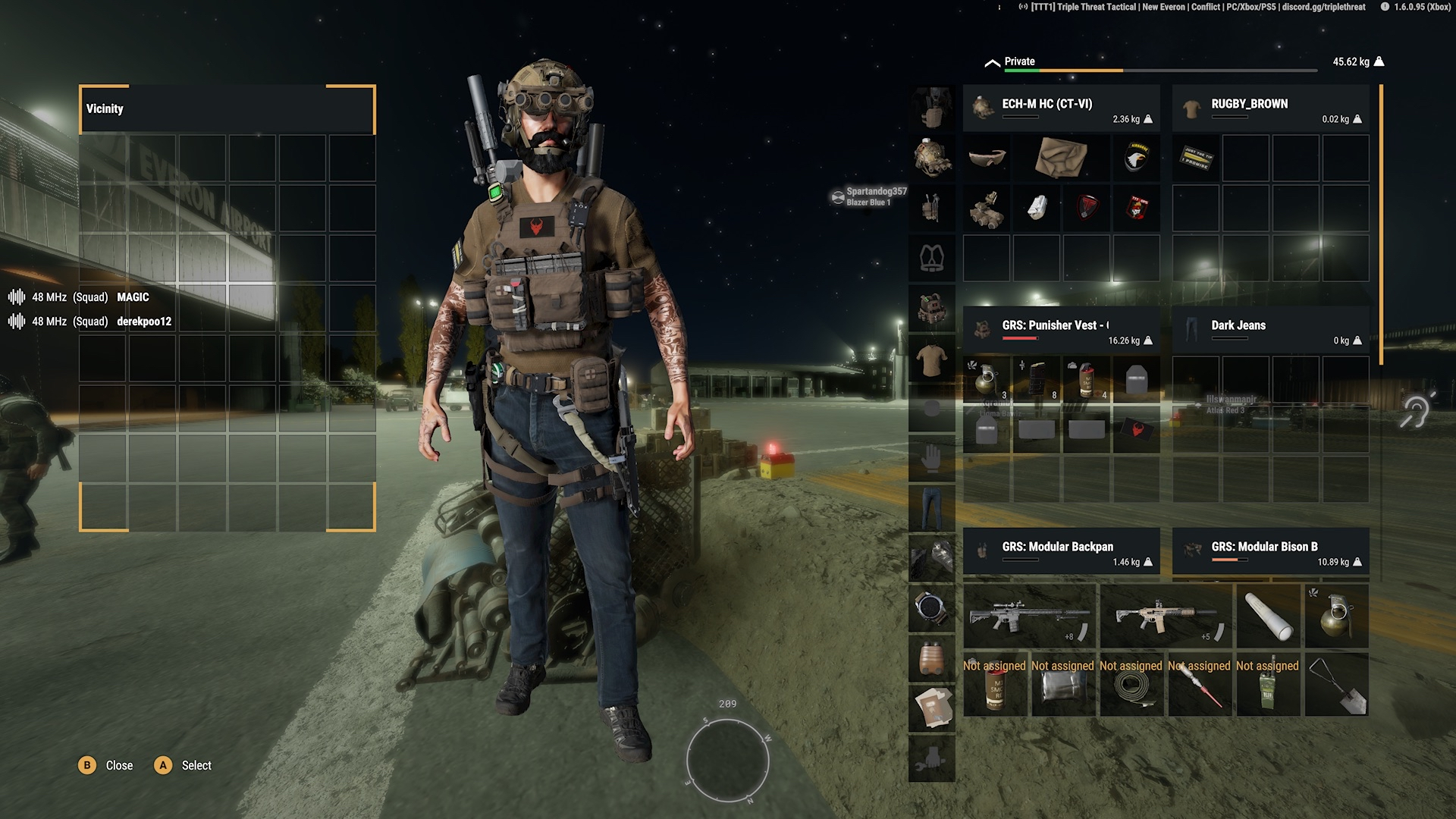Switch to the Vicinity panel
The image size is (1456, 819).
[106, 108]
